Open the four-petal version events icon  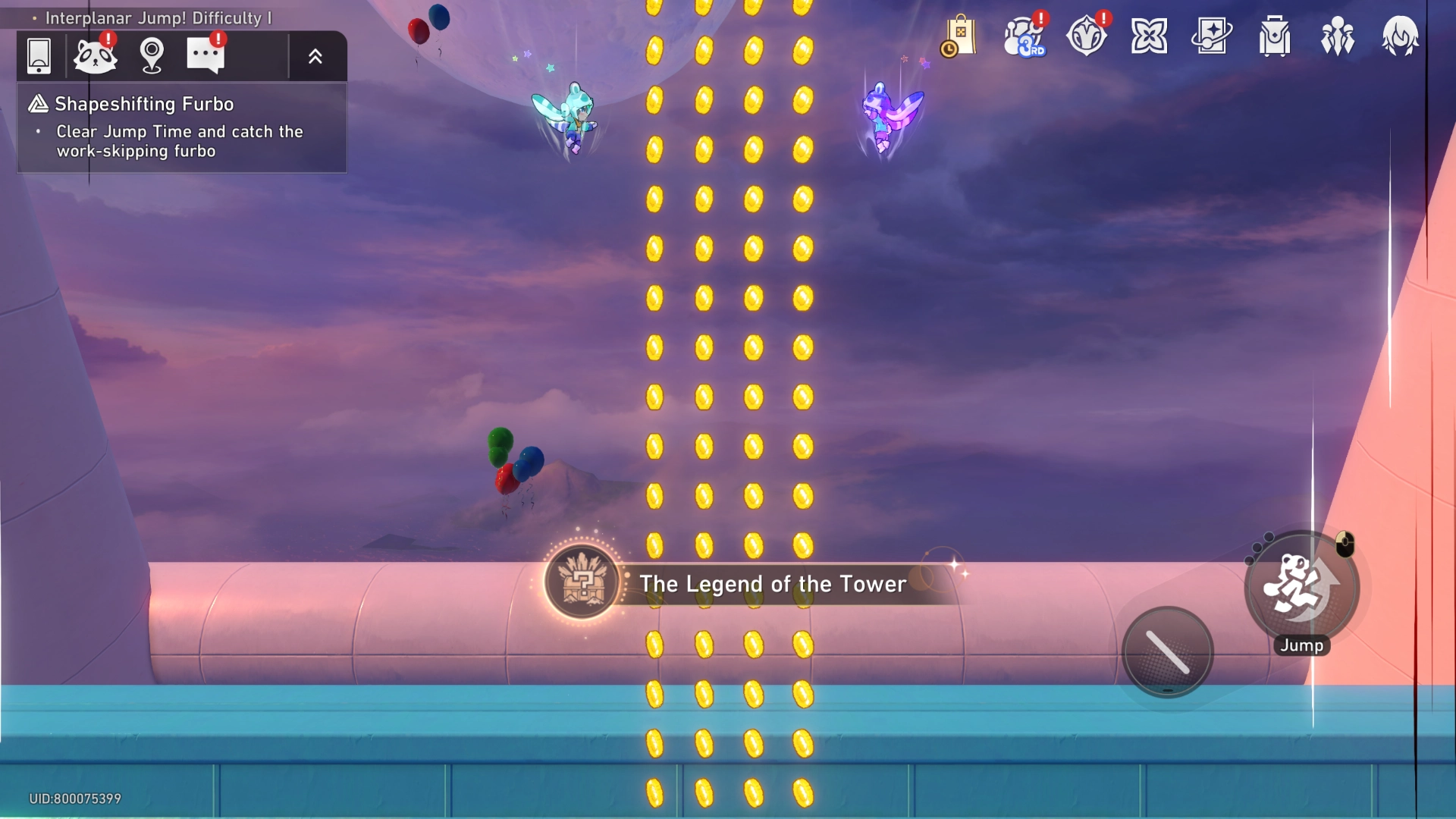click(x=1150, y=36)
